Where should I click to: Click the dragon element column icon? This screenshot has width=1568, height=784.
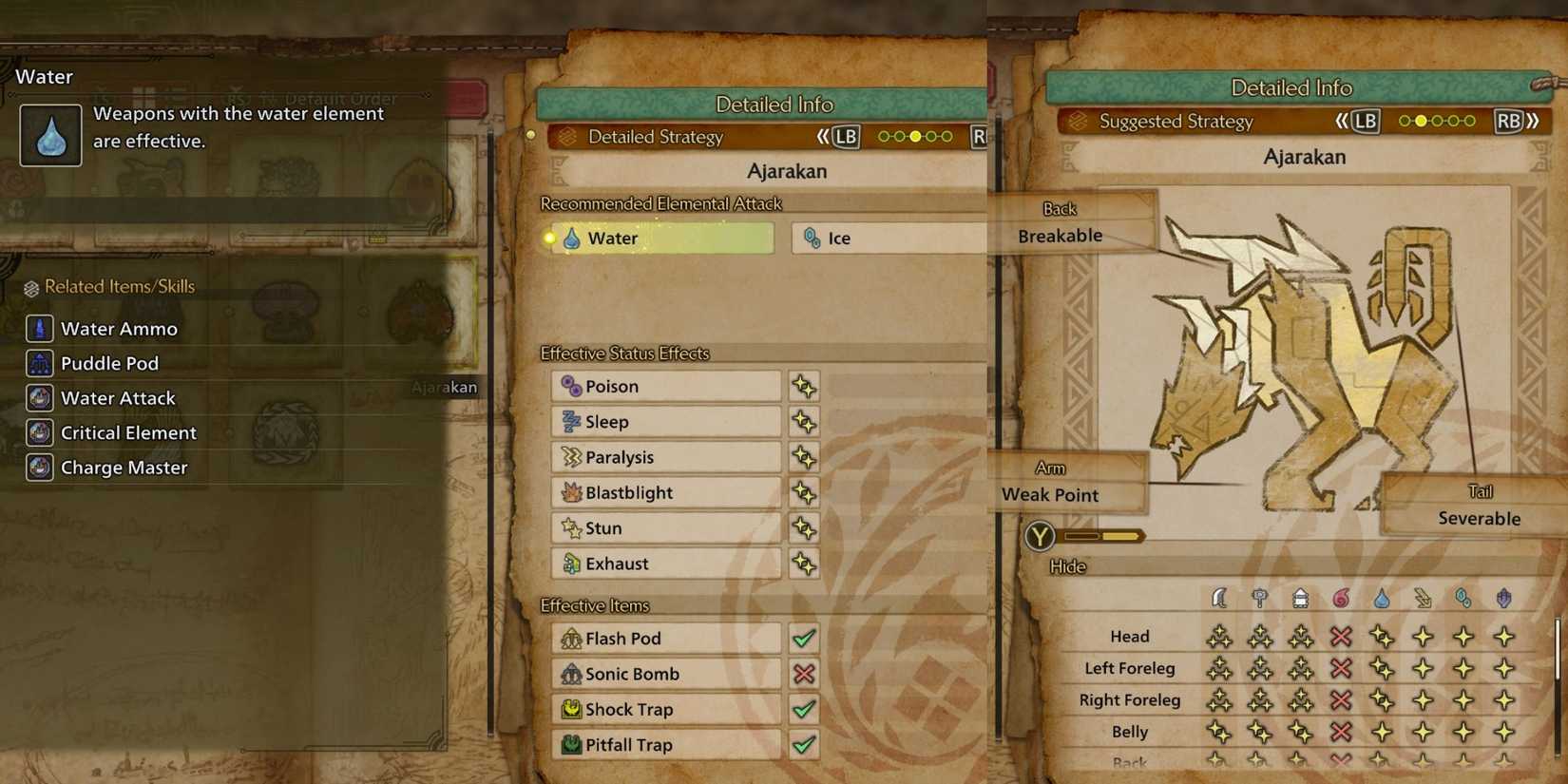point(1504,598)
